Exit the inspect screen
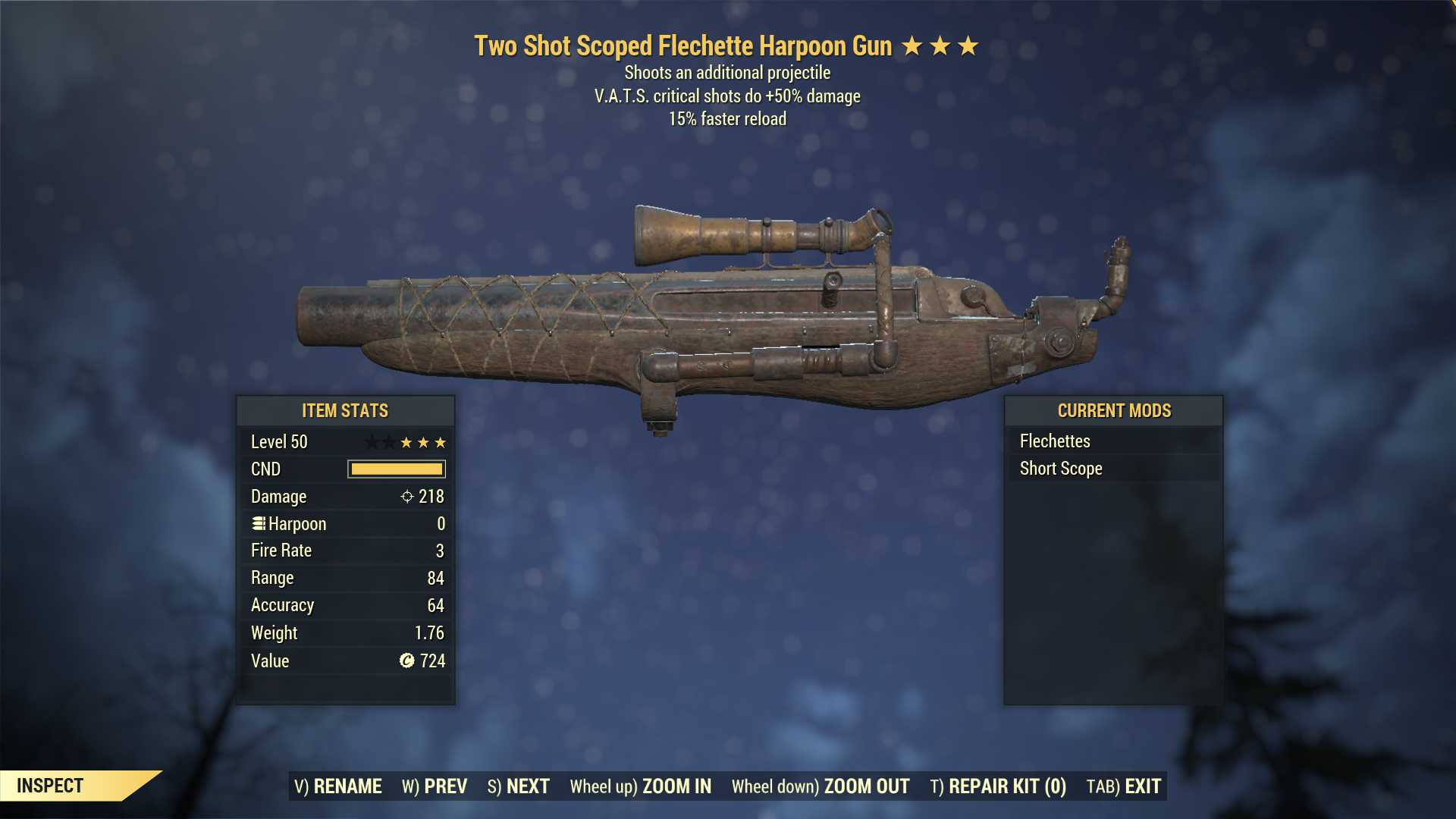This screenshot has width=1456, height=819. pyautogui.click(x=1124, y=786)
